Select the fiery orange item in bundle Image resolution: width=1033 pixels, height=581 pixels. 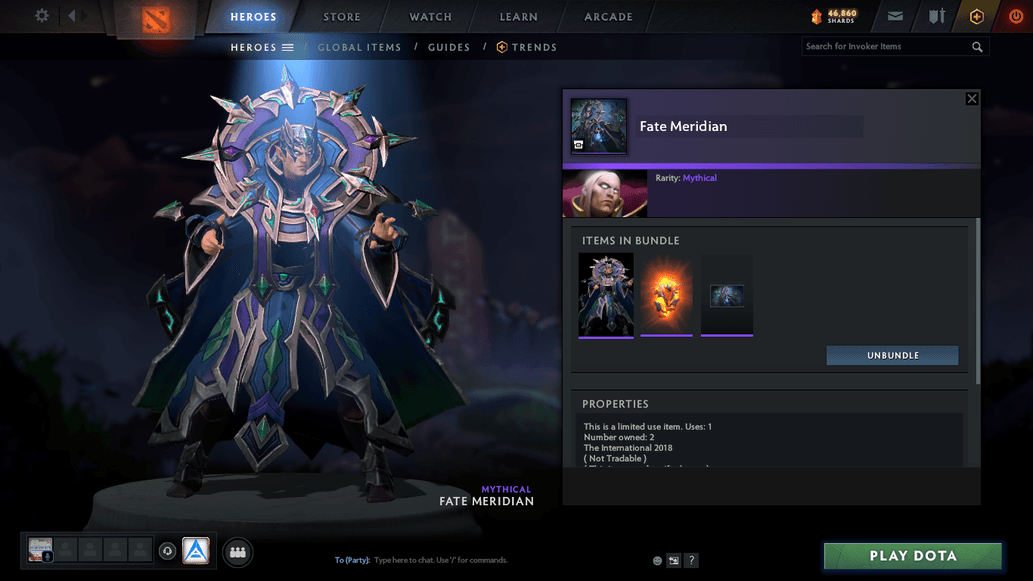coord(666,294)
